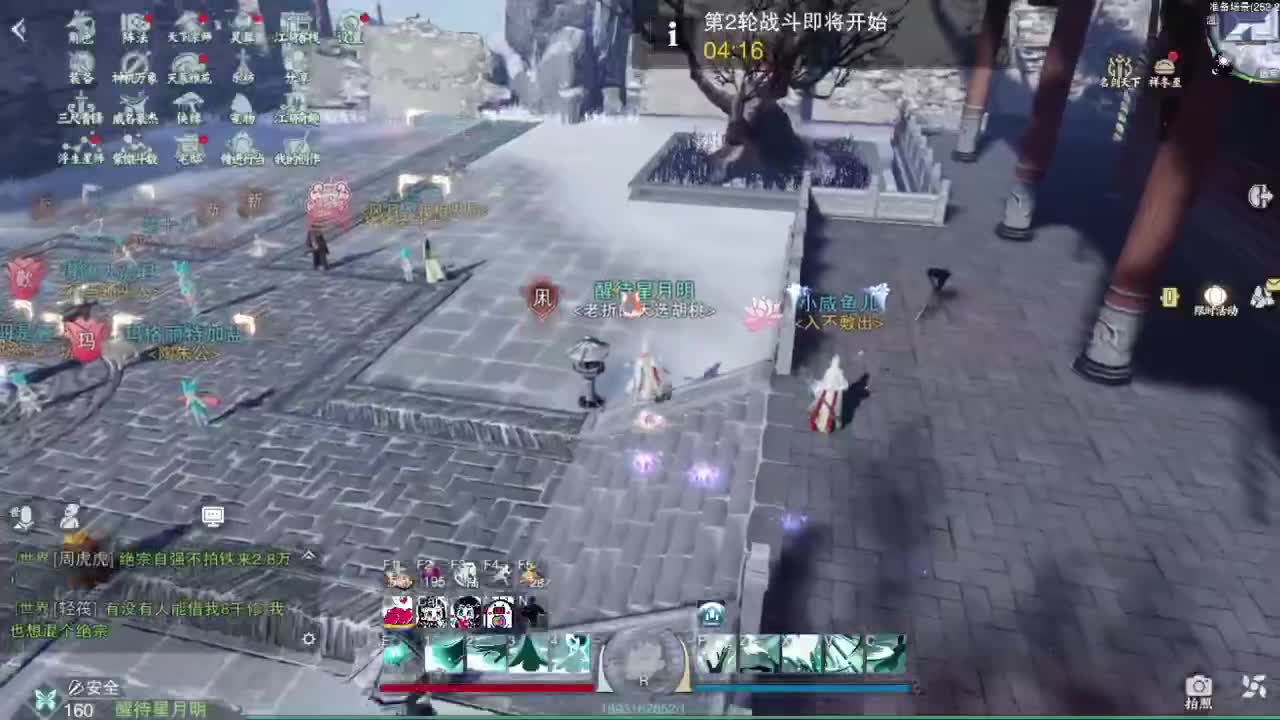
Task: Toggle the screen share monitor icon above chat
Action: pos(210,518)
